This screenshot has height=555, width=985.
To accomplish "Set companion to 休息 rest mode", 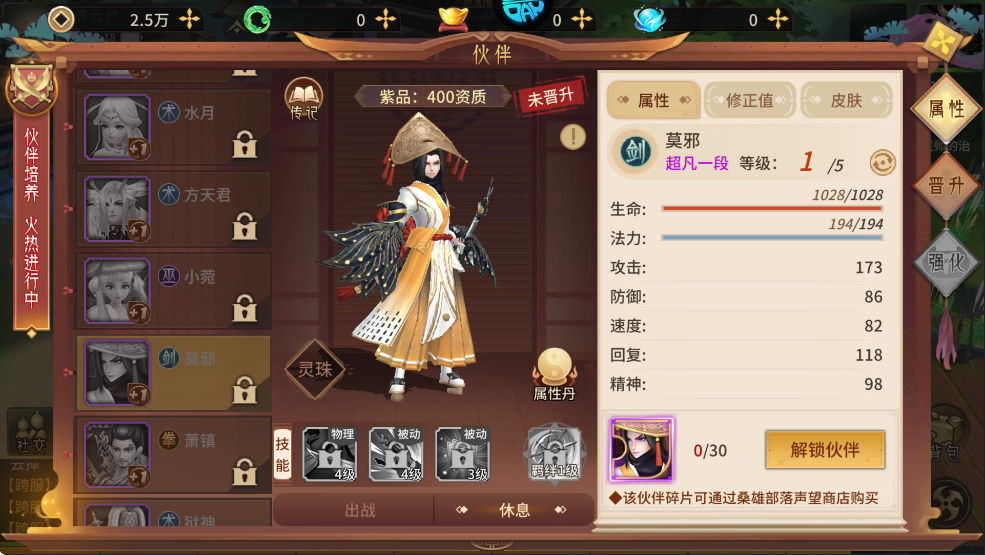I will pyautogui.click(x=514, y=510).
